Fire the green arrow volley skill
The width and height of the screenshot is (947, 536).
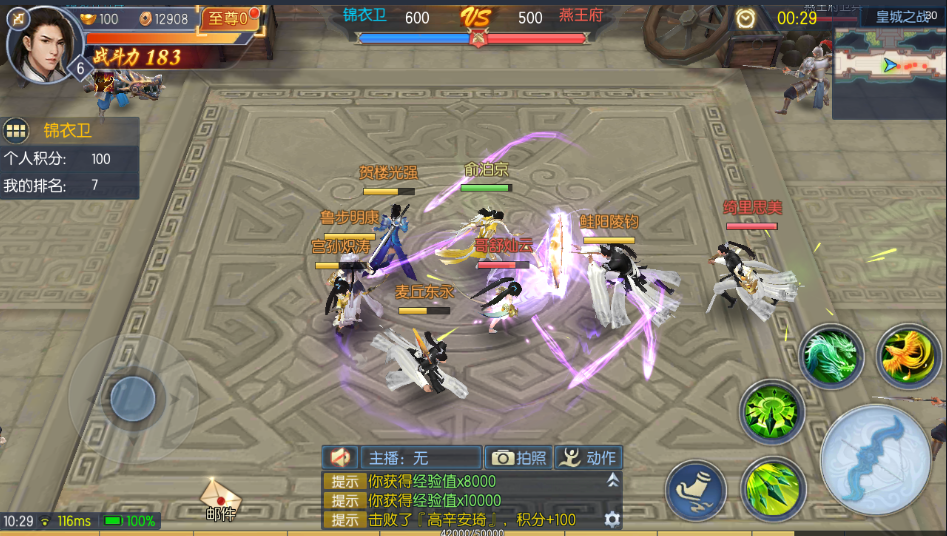[x=773, y=488]
